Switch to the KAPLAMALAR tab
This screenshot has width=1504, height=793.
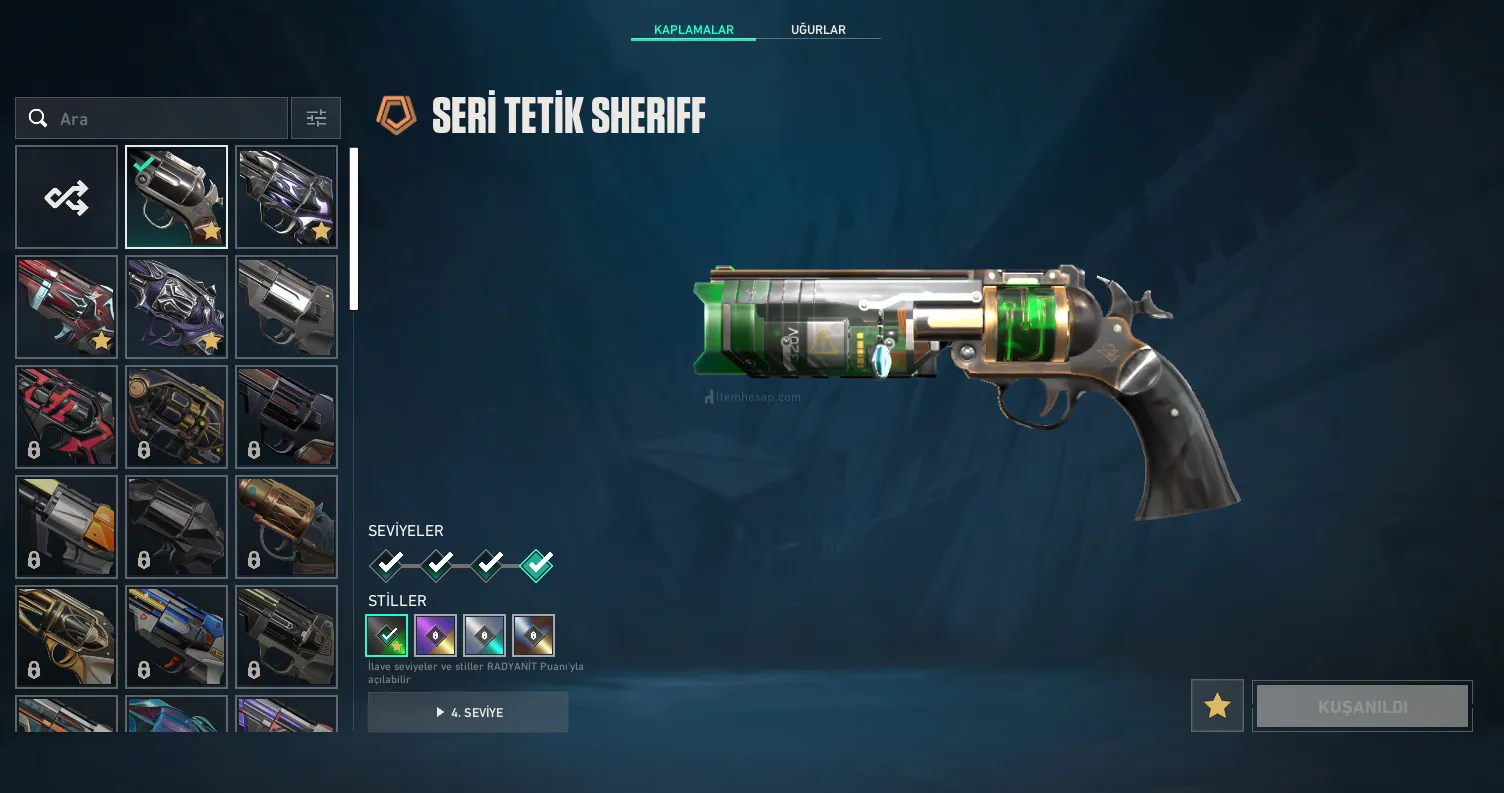(693, 30)
